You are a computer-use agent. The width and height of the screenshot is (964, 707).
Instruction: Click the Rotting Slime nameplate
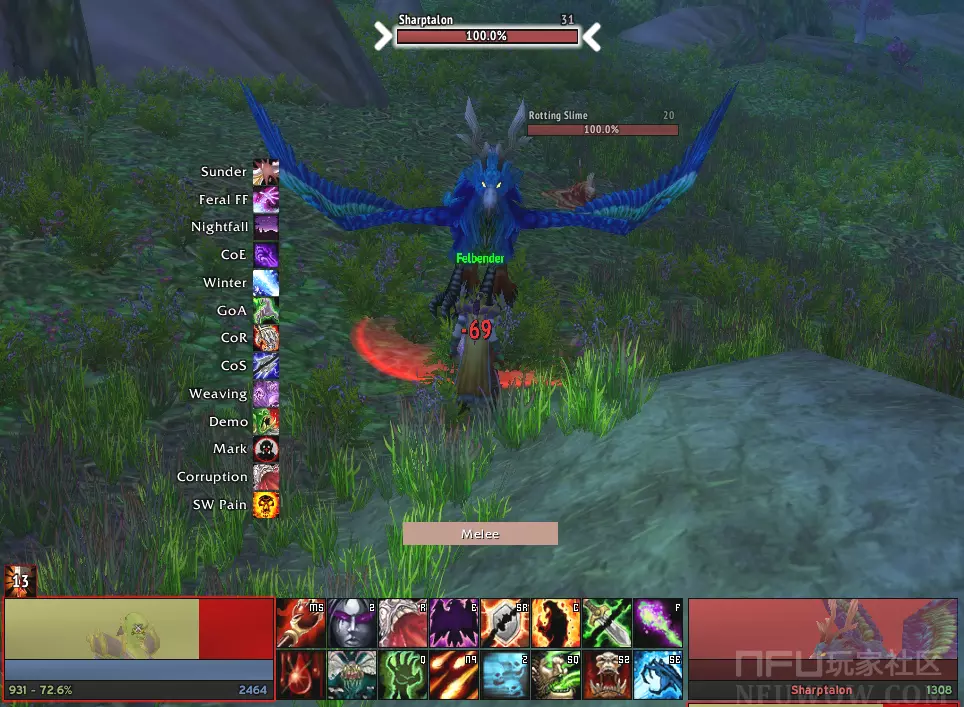tap(602, 129)
